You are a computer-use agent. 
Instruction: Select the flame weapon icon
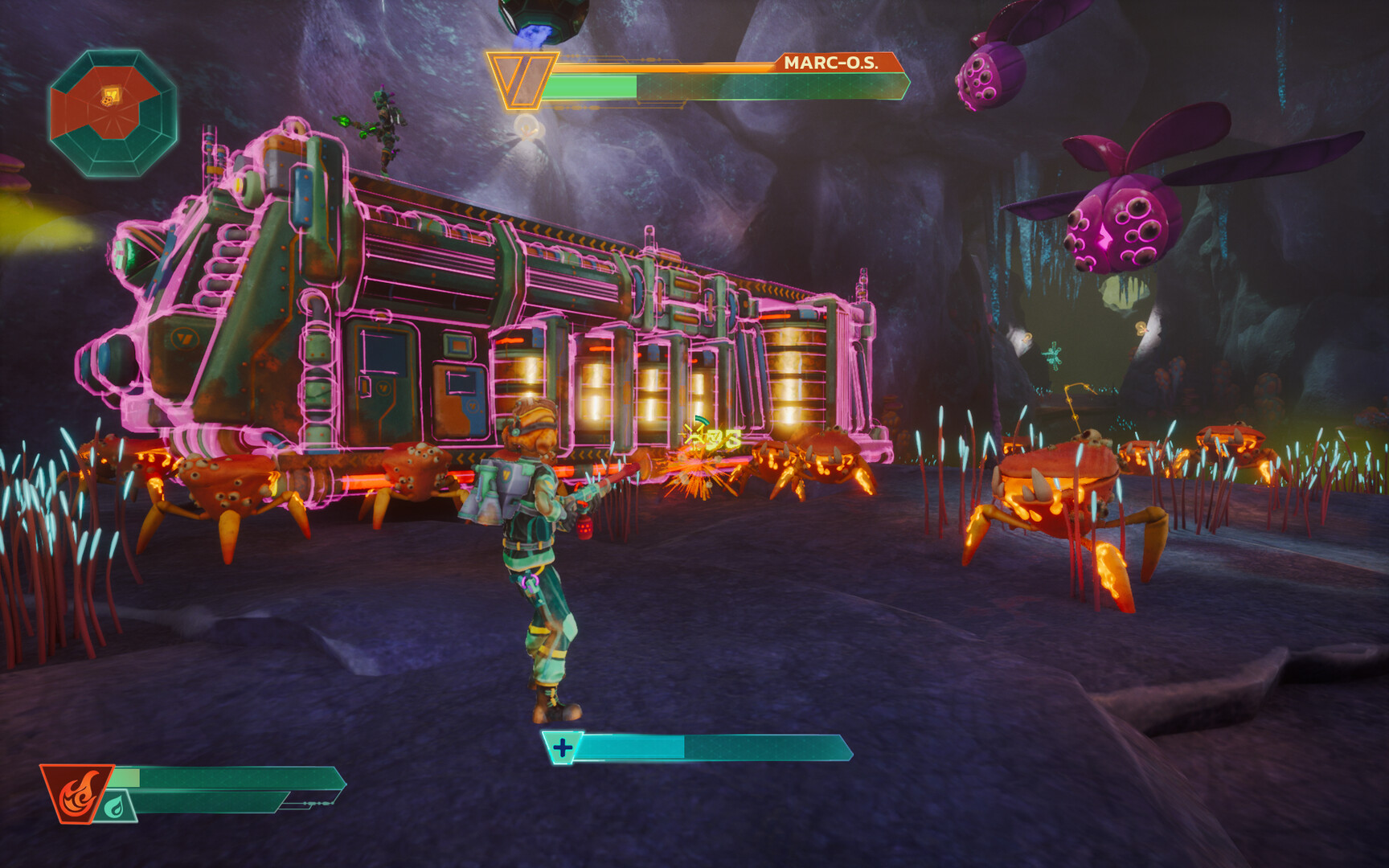pyautogui.click(x=78, y=792)
